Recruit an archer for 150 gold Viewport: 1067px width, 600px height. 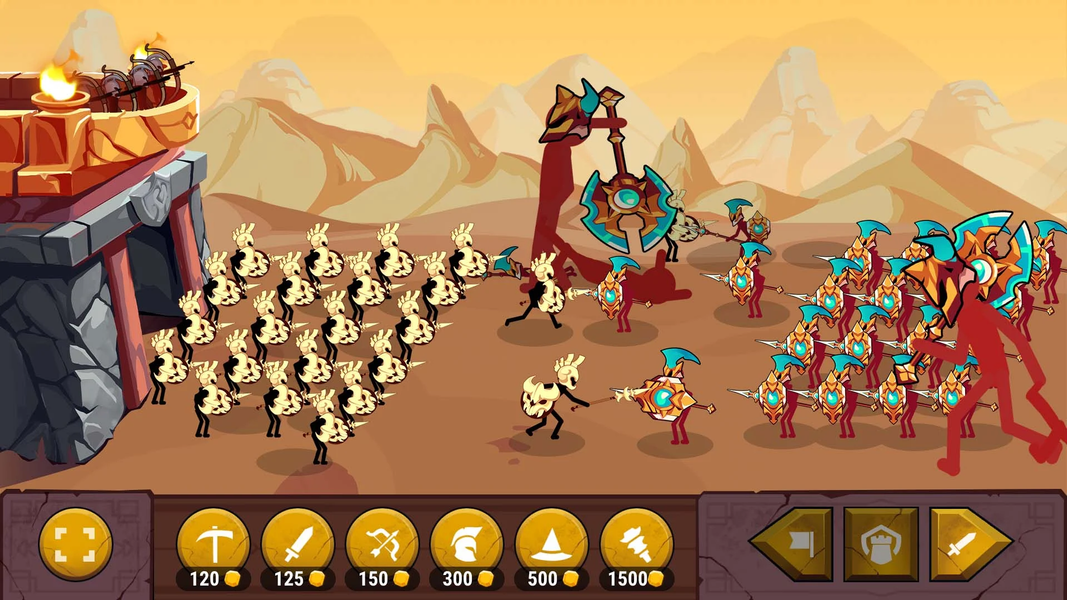[382, 545]
